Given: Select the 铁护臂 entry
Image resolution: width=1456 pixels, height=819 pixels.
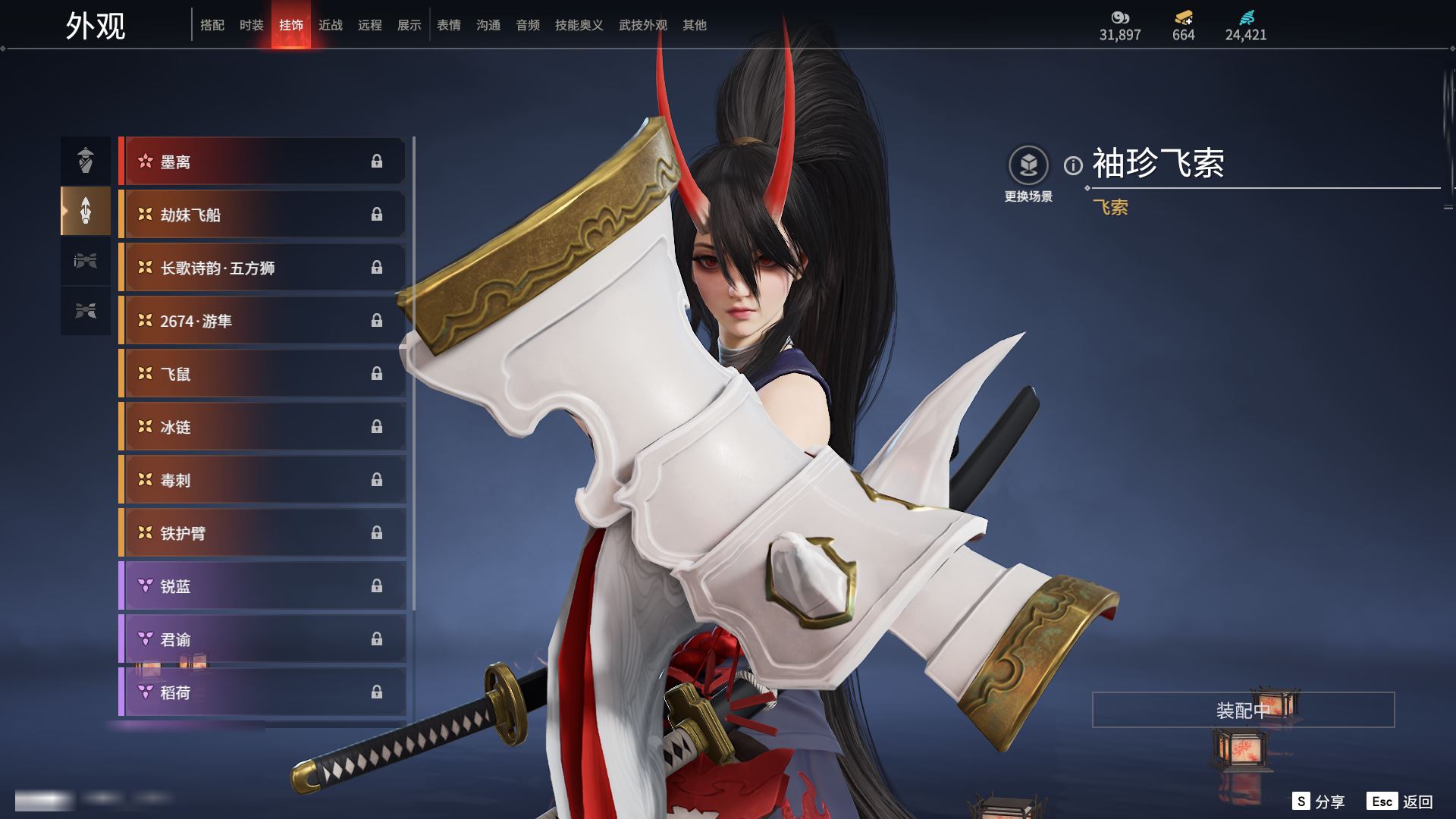Looking at the screenshot, I should coord(262,533).
